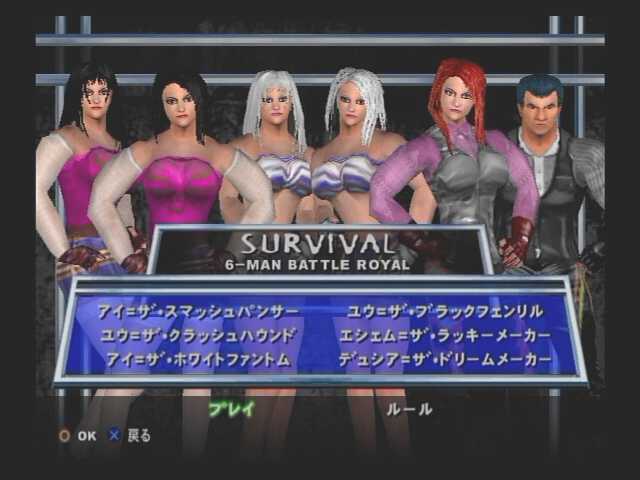Choose the ユウ=ザ・クラッシュハウンド entry
The image size is (640, 480).
pyautogui.click(x=198, y=335)
